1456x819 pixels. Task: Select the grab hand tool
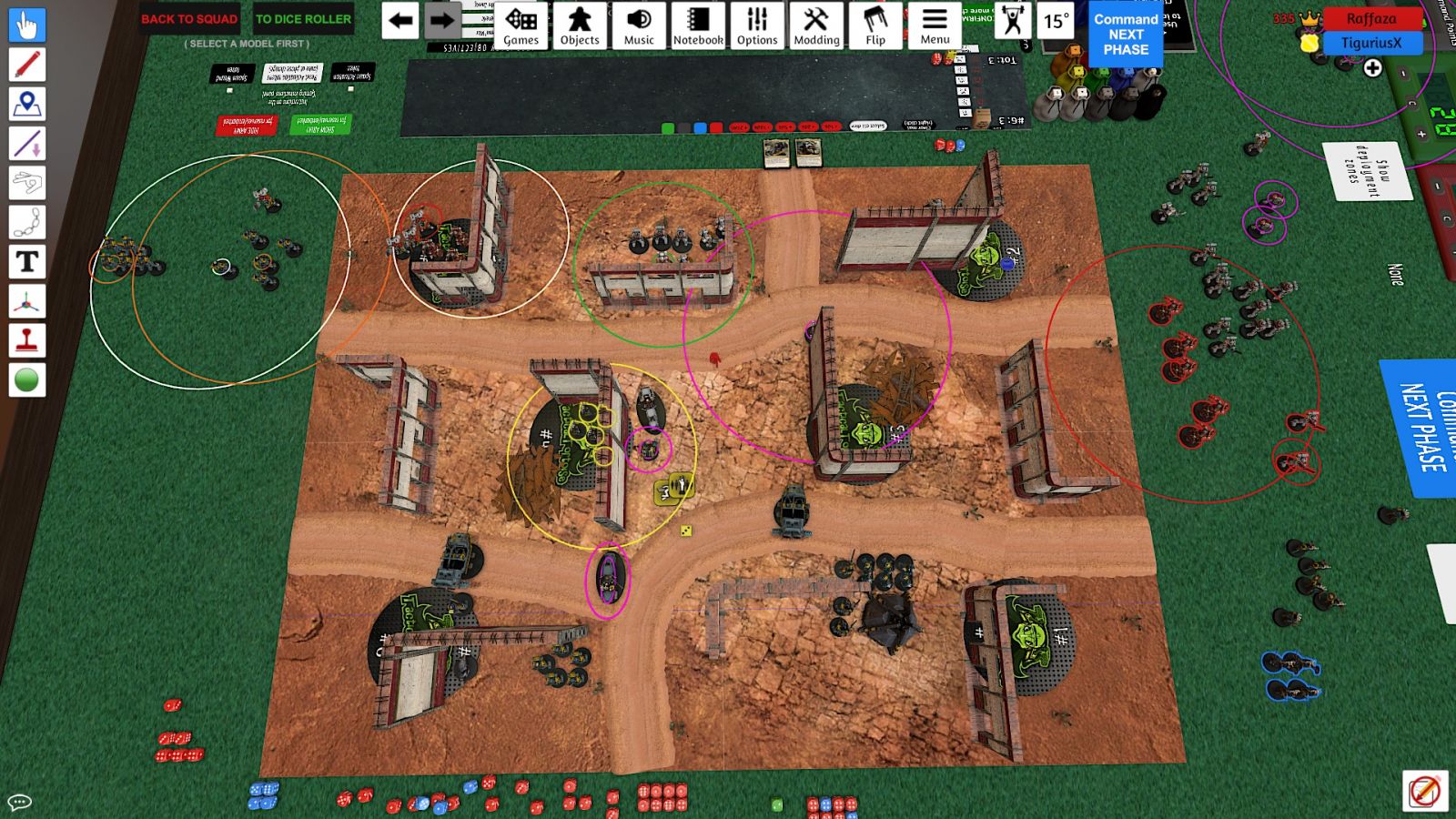pyautogui.click(x=27, y=25)
